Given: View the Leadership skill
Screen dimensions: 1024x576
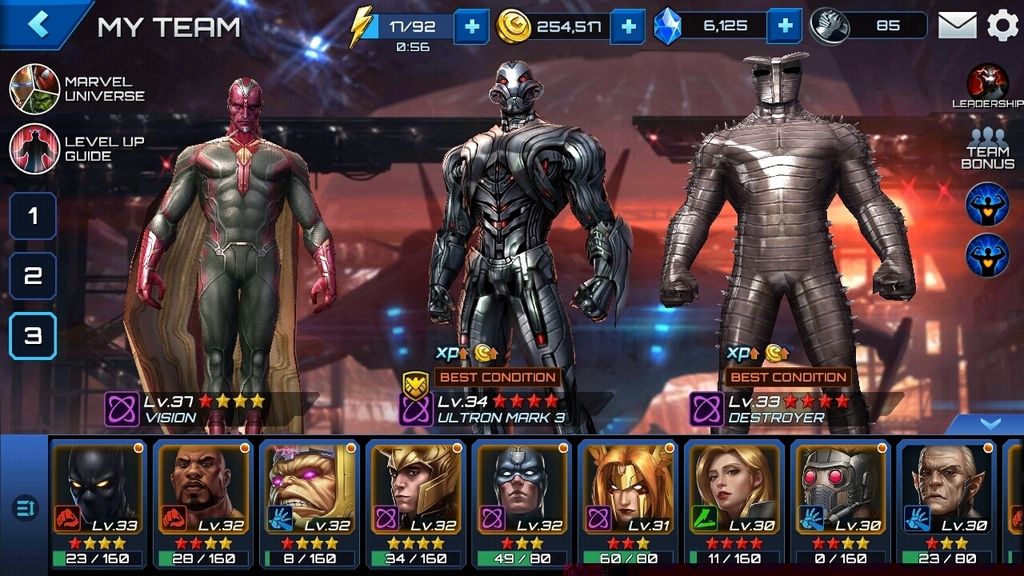Looking at the screenshot, I should point(987,85).
